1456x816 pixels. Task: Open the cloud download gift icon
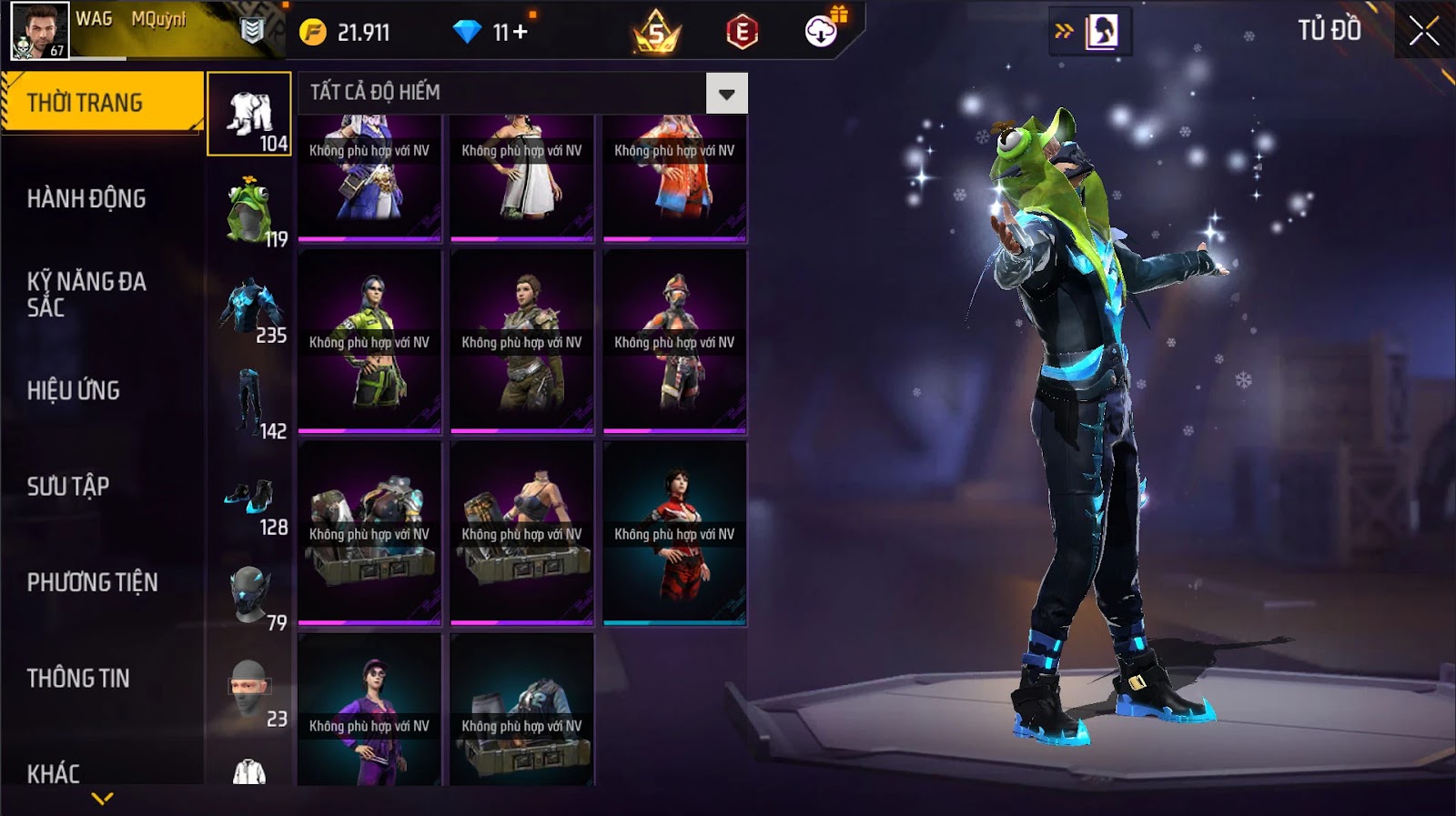(822, 32)
